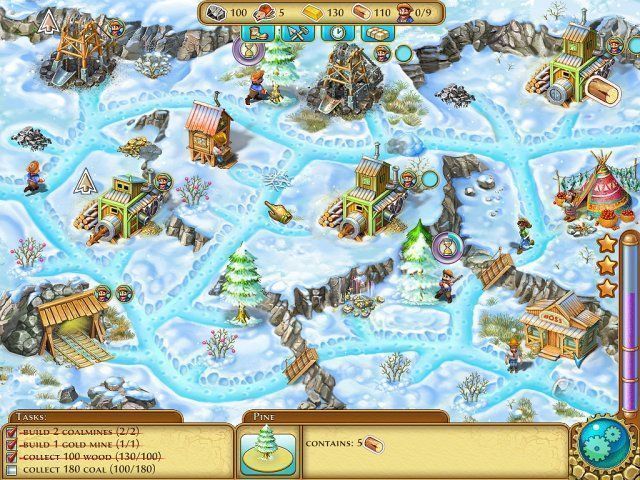This screenshot has width=640, height=480.
Task: Activate the clock time bonus
Action: (340, 33)
